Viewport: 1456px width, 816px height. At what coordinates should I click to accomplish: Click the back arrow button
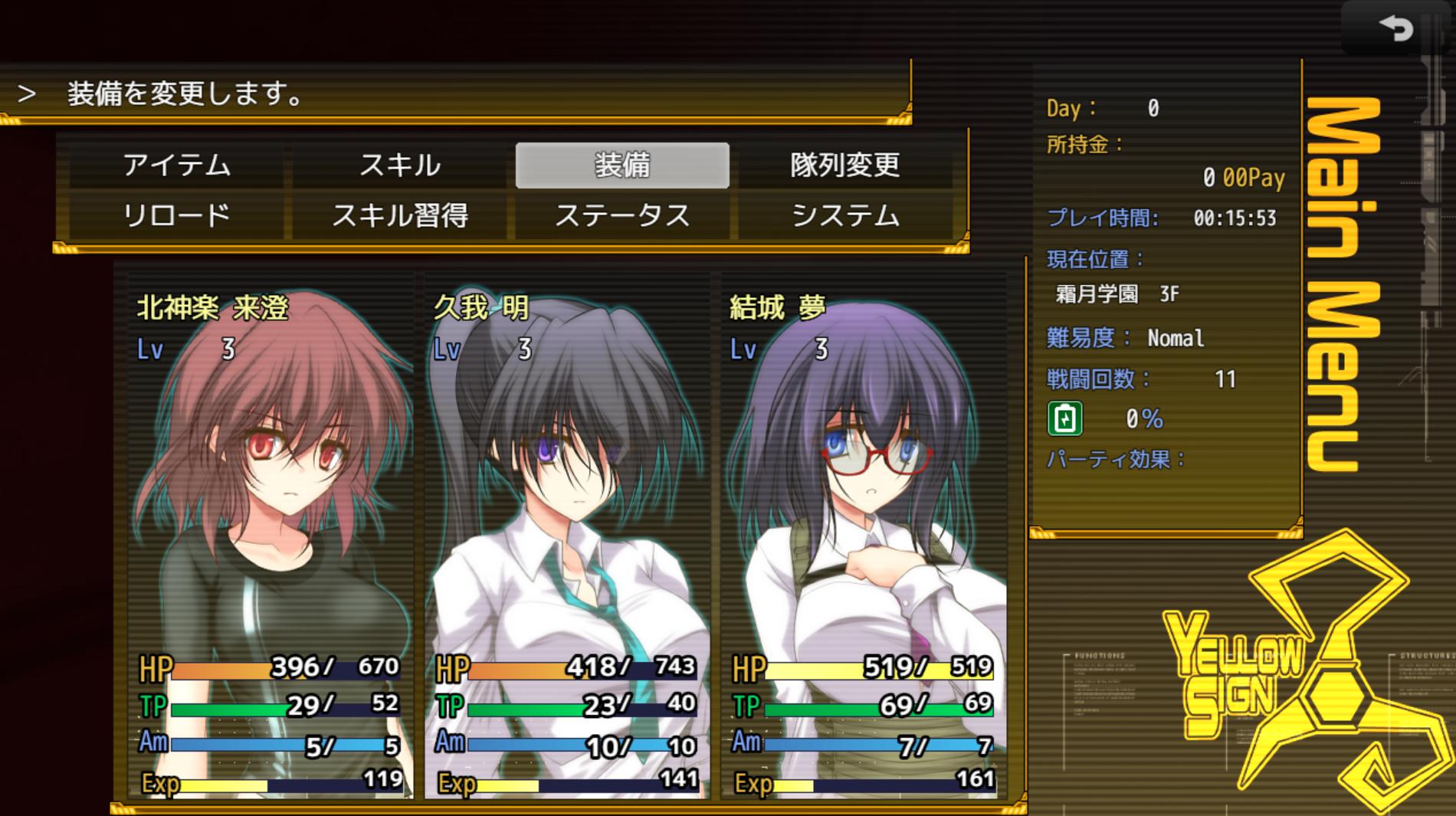1395,29
